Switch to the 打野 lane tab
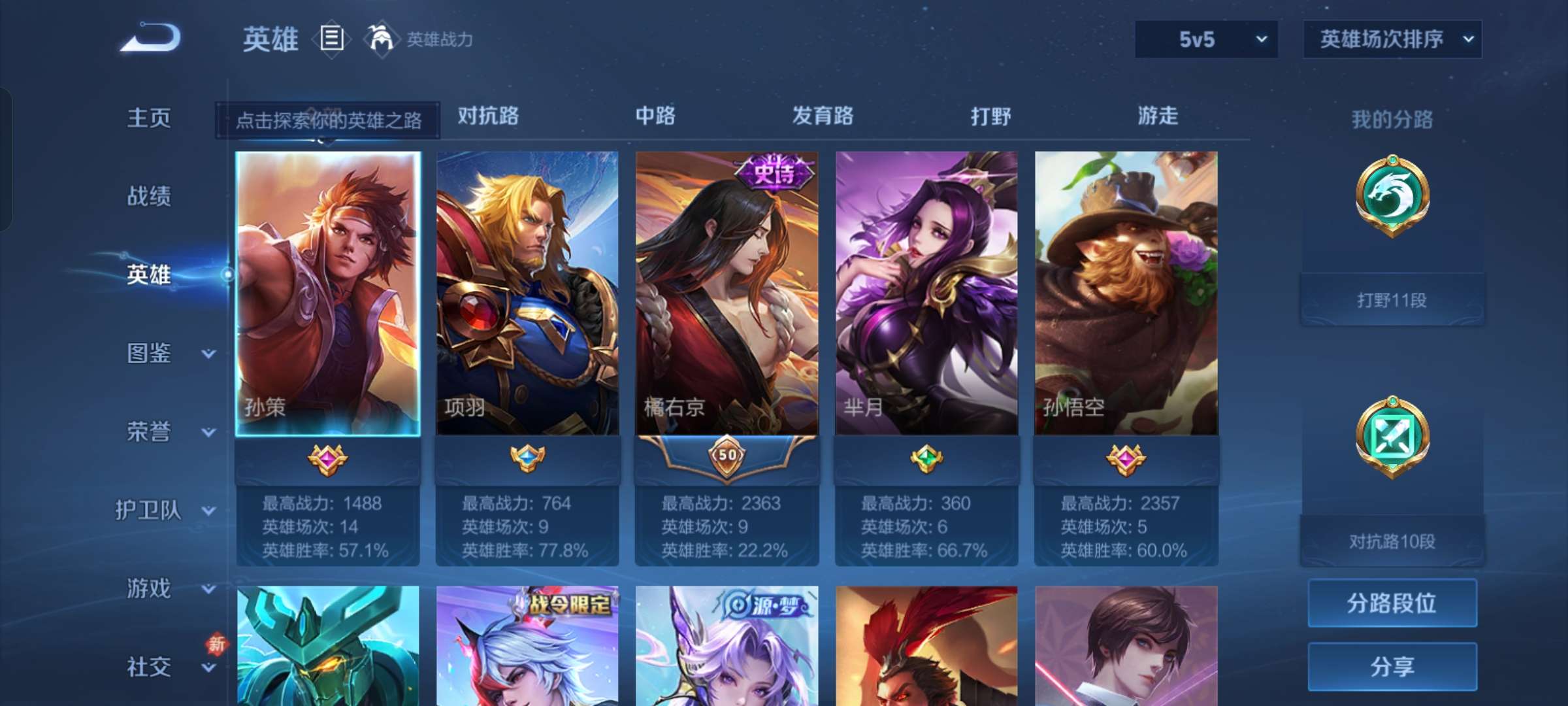 tap(990, 116)
